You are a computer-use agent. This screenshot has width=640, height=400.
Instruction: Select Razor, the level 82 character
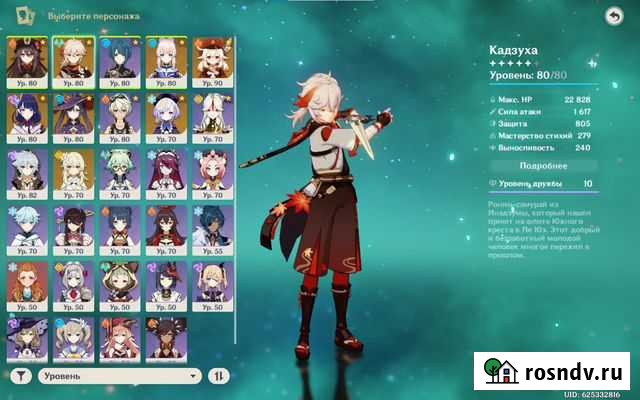pyautogui.click(x=24, y=172)
